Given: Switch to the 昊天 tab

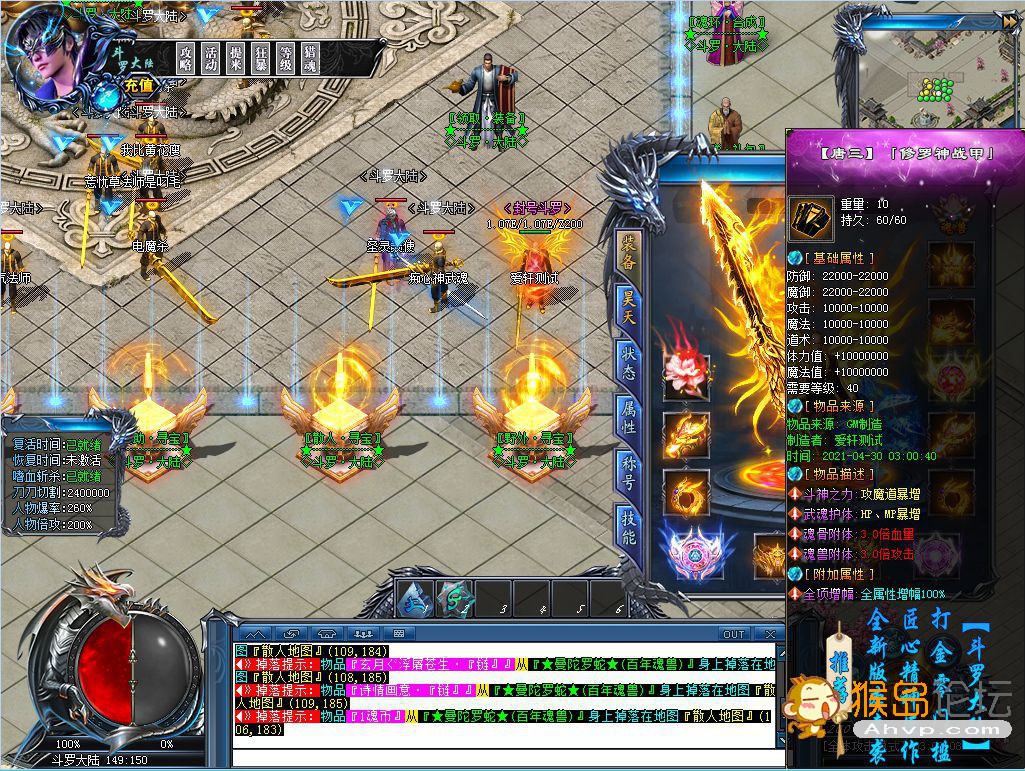Looking at the screenshot, I should click(628, 304).
